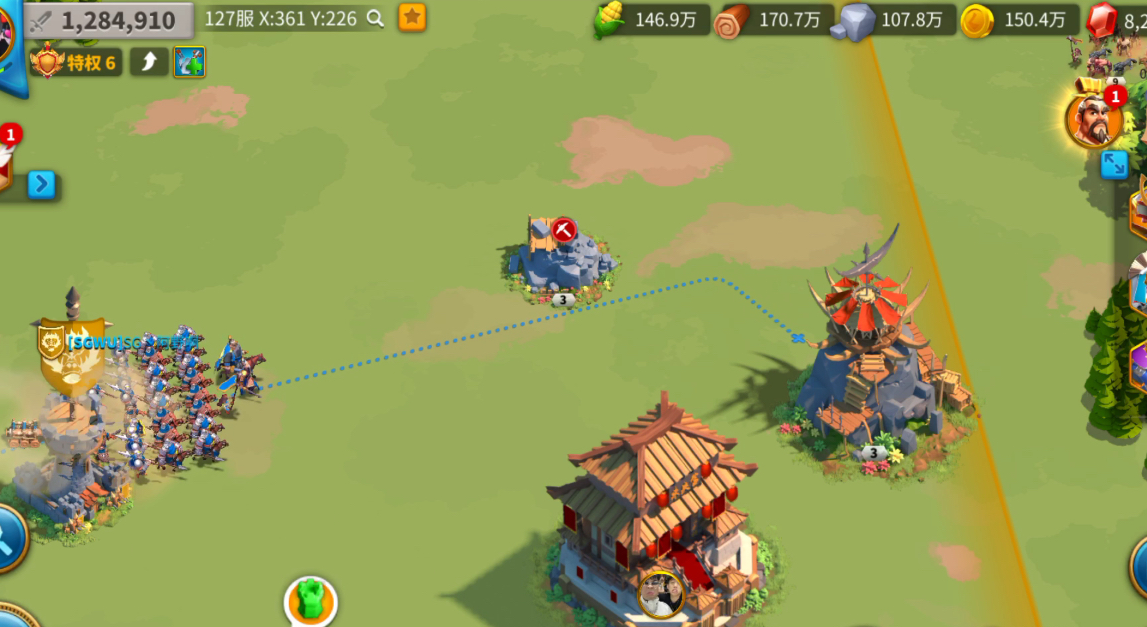Open the orange star bookmarks button
This screenshot has width=1147, height=627.
412,17
